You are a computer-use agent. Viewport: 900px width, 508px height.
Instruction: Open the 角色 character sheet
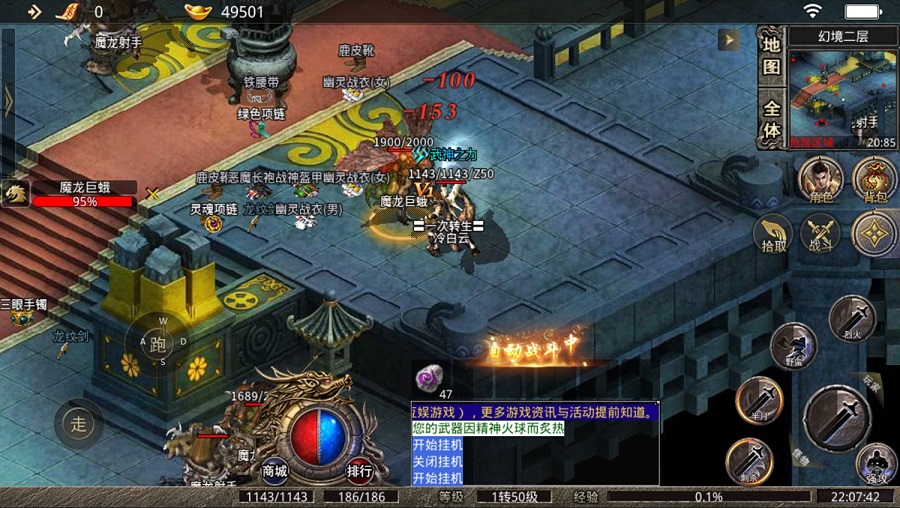coord(820,179)
